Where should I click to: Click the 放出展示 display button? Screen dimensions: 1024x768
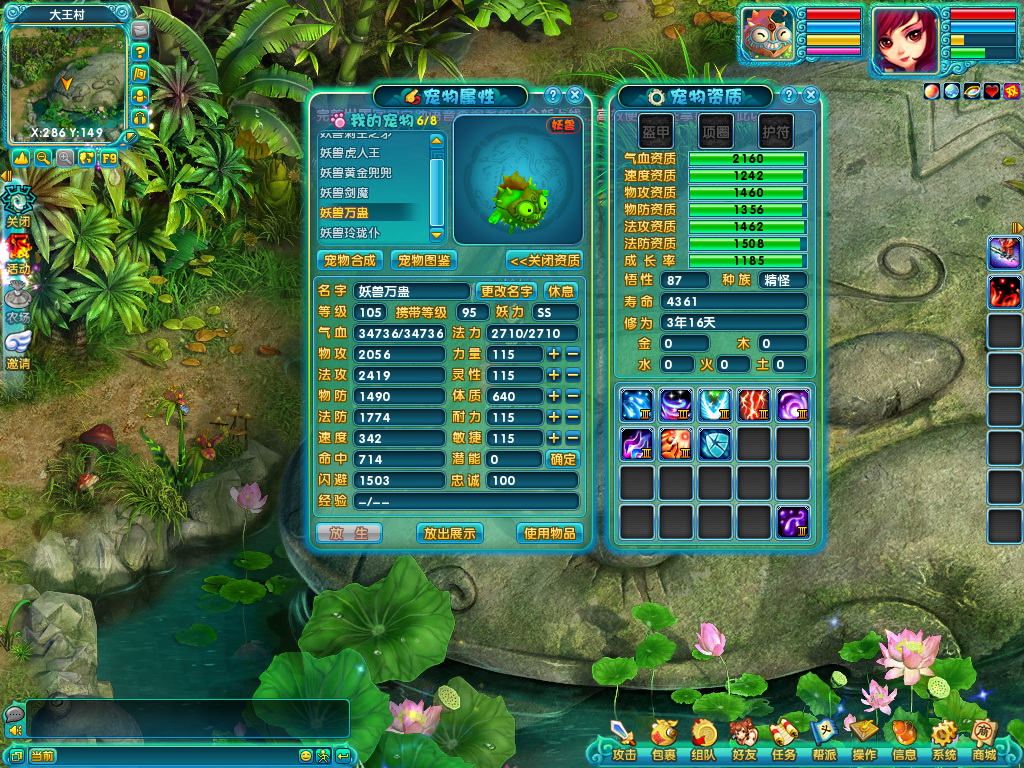point(449,533)
